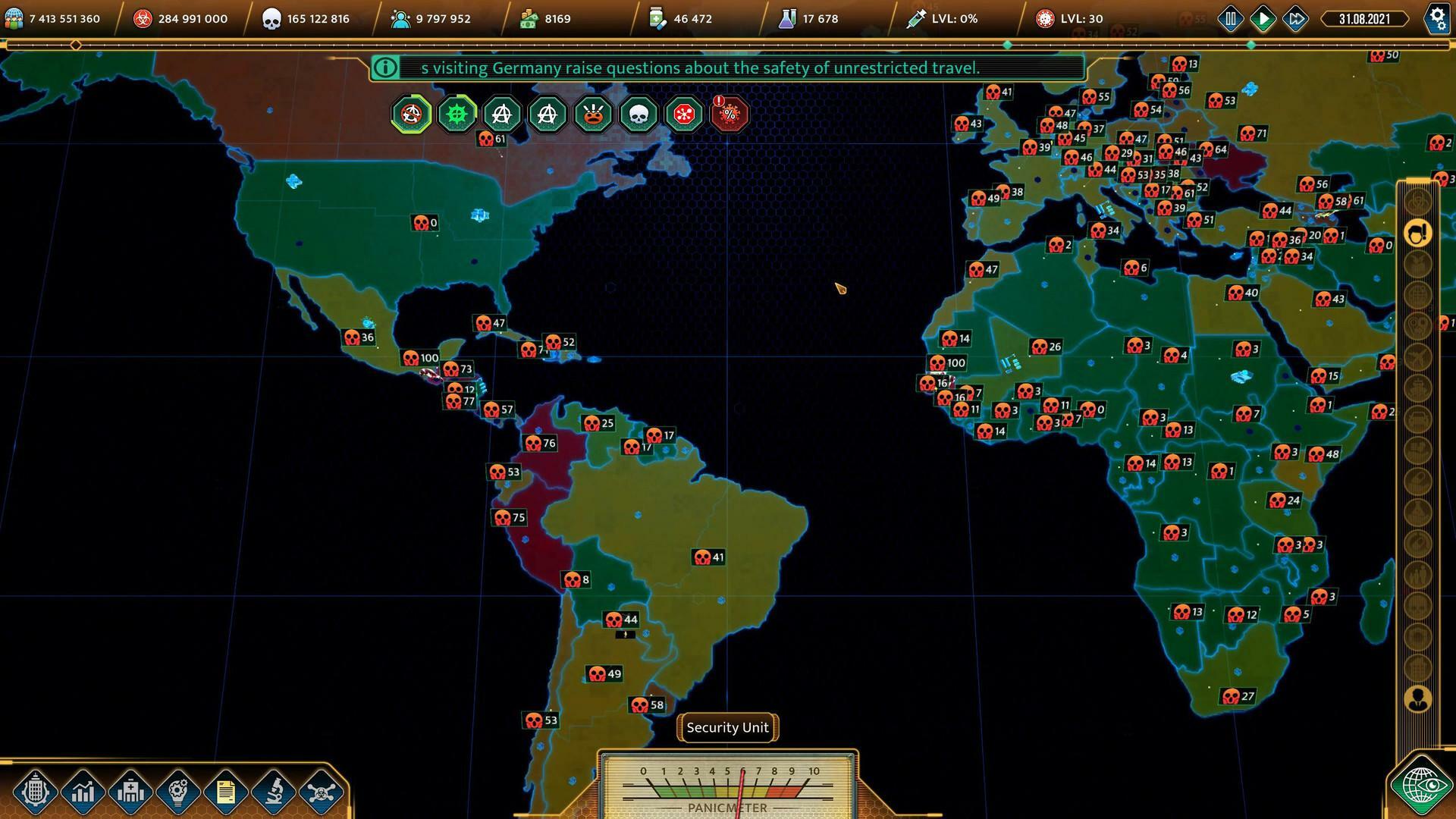The image size is (1456, 819).
Task: Toggle the red virus spread overlay
Action: point(684,114)
